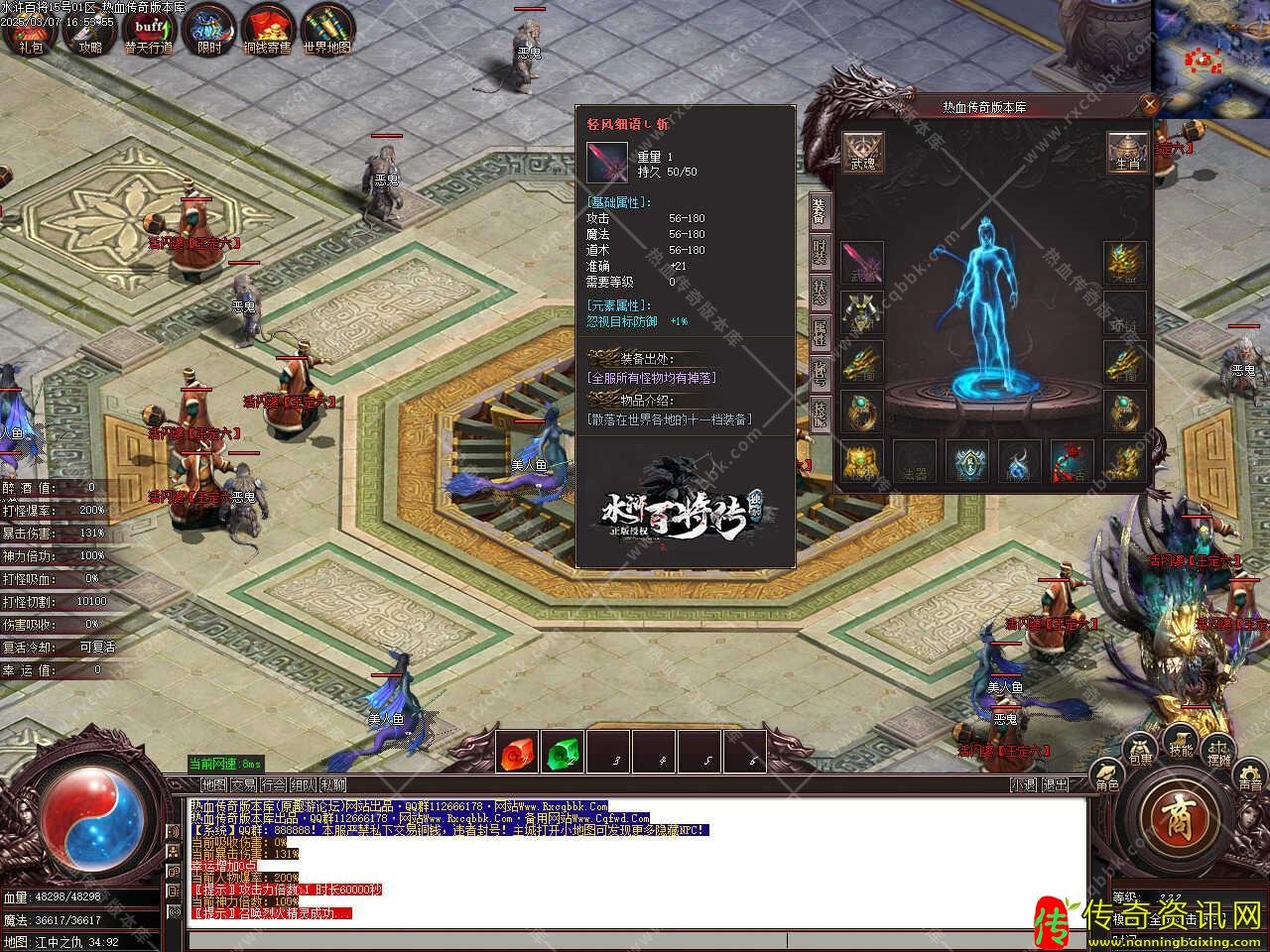The image size is (1270, 952).
Task: Open the 攻略 strategy guide icon
Action: click(89, 28)
